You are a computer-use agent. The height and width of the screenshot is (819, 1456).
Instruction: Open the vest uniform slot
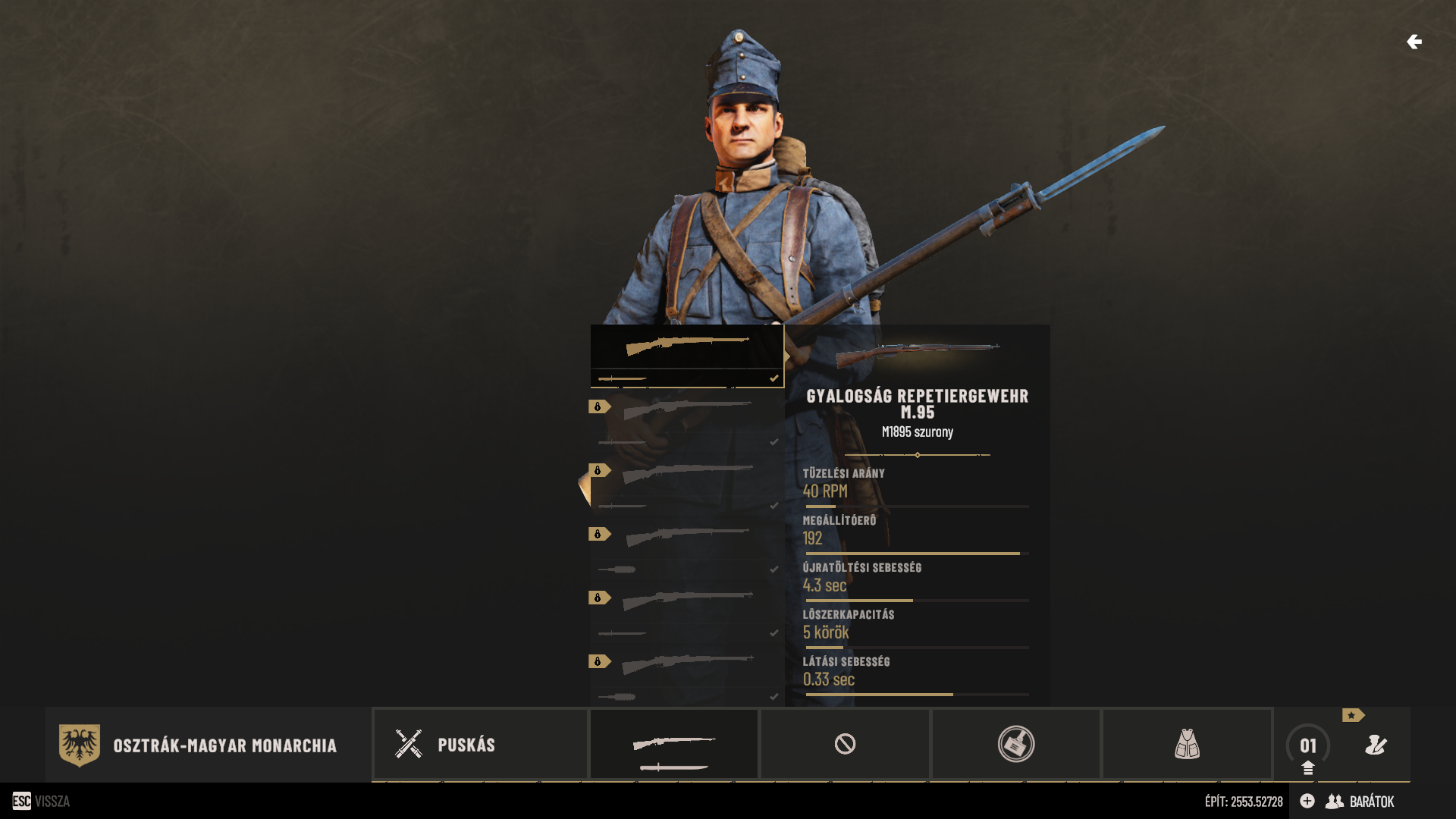pyautogui.click(x=1187, y=744)
